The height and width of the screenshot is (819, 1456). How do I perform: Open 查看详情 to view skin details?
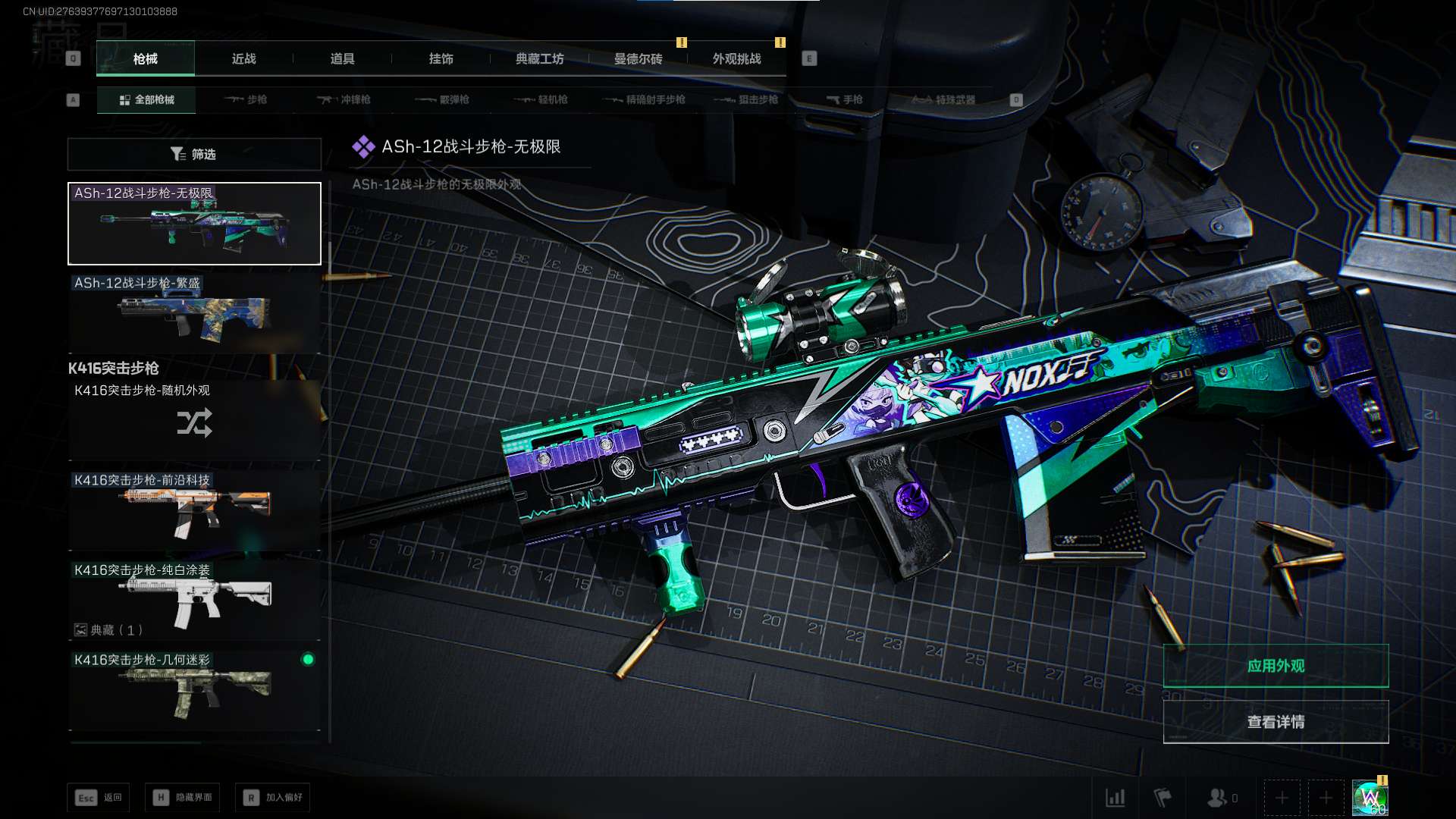(1276, 722)
